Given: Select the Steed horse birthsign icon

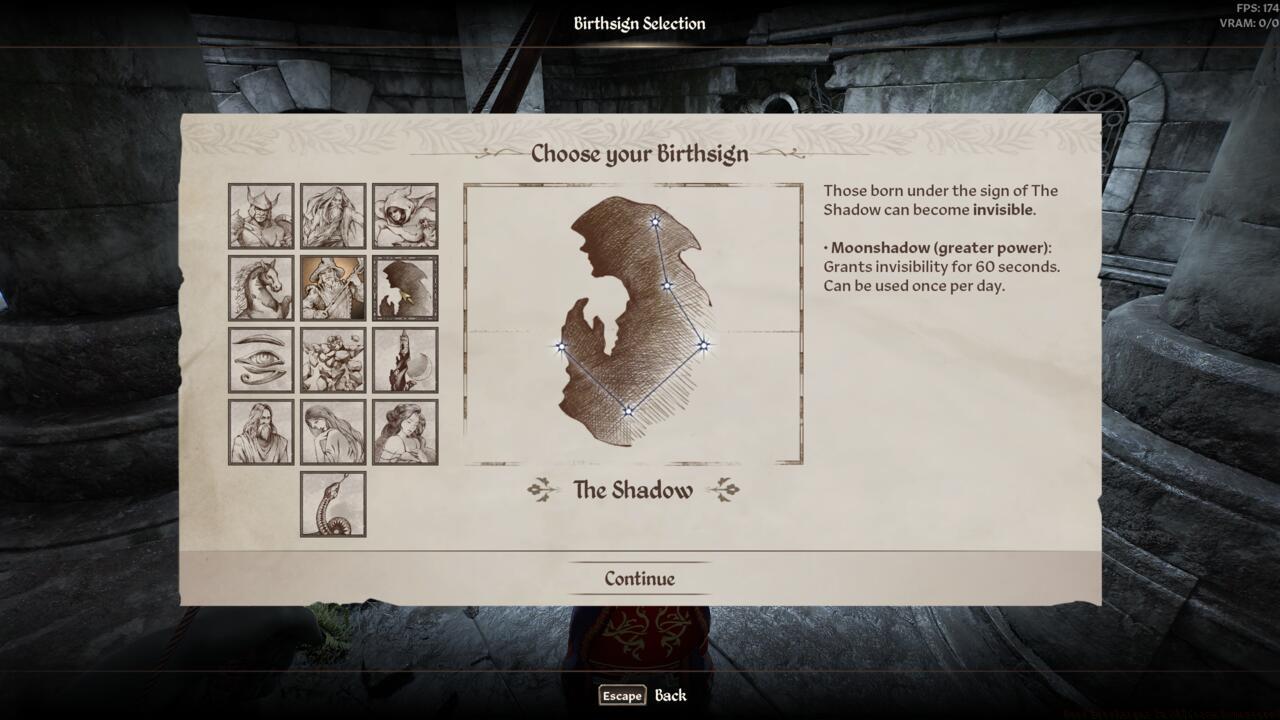Looking at the screenshot, I should tap(261, 286).
